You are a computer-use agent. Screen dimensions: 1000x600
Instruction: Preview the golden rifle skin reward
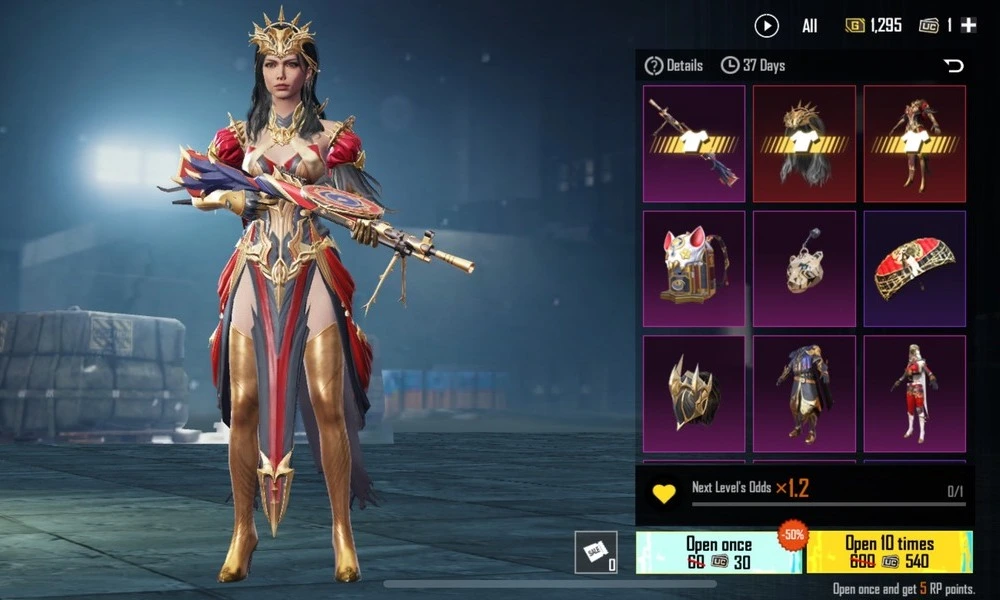point(694,144)
